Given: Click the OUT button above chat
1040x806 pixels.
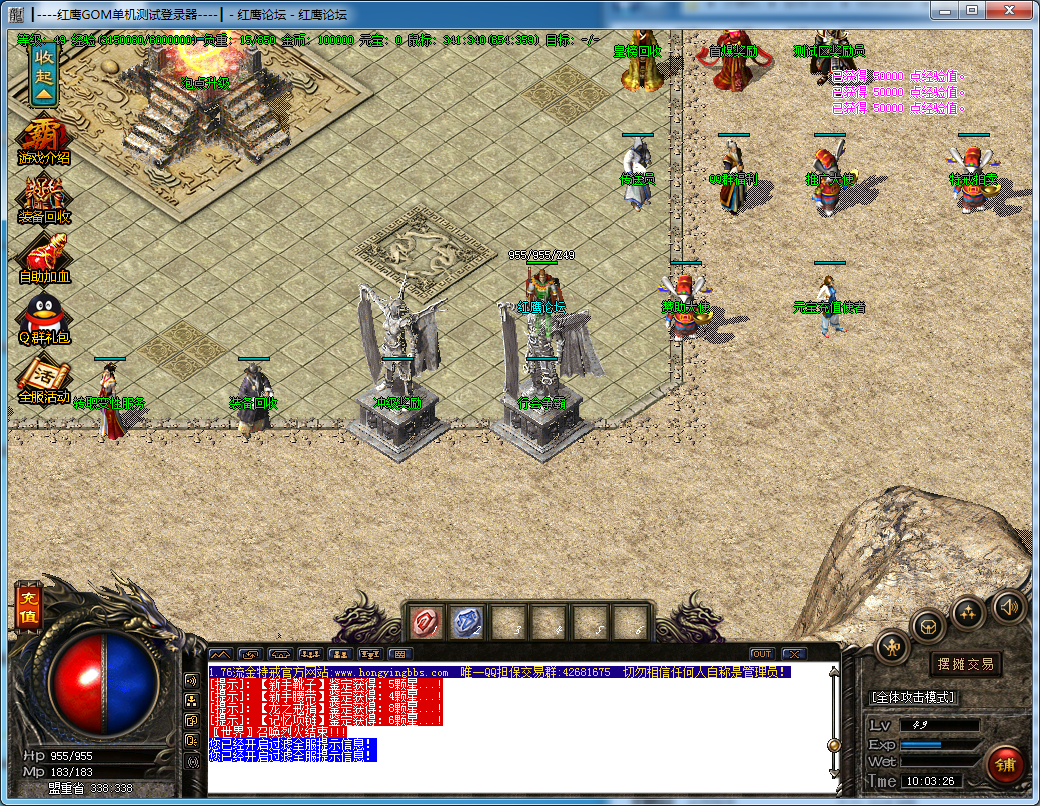Looking at the screenshot, I should pyautogui.click(x=762, y=654).
